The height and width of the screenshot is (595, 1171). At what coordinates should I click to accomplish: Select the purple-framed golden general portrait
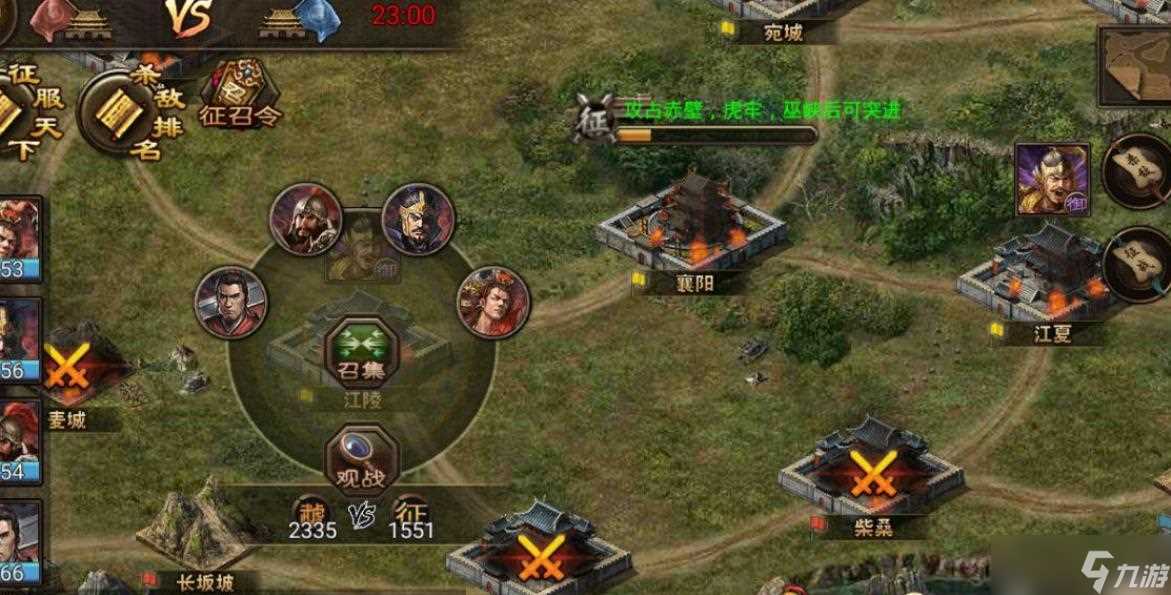tap(1051, 179)
